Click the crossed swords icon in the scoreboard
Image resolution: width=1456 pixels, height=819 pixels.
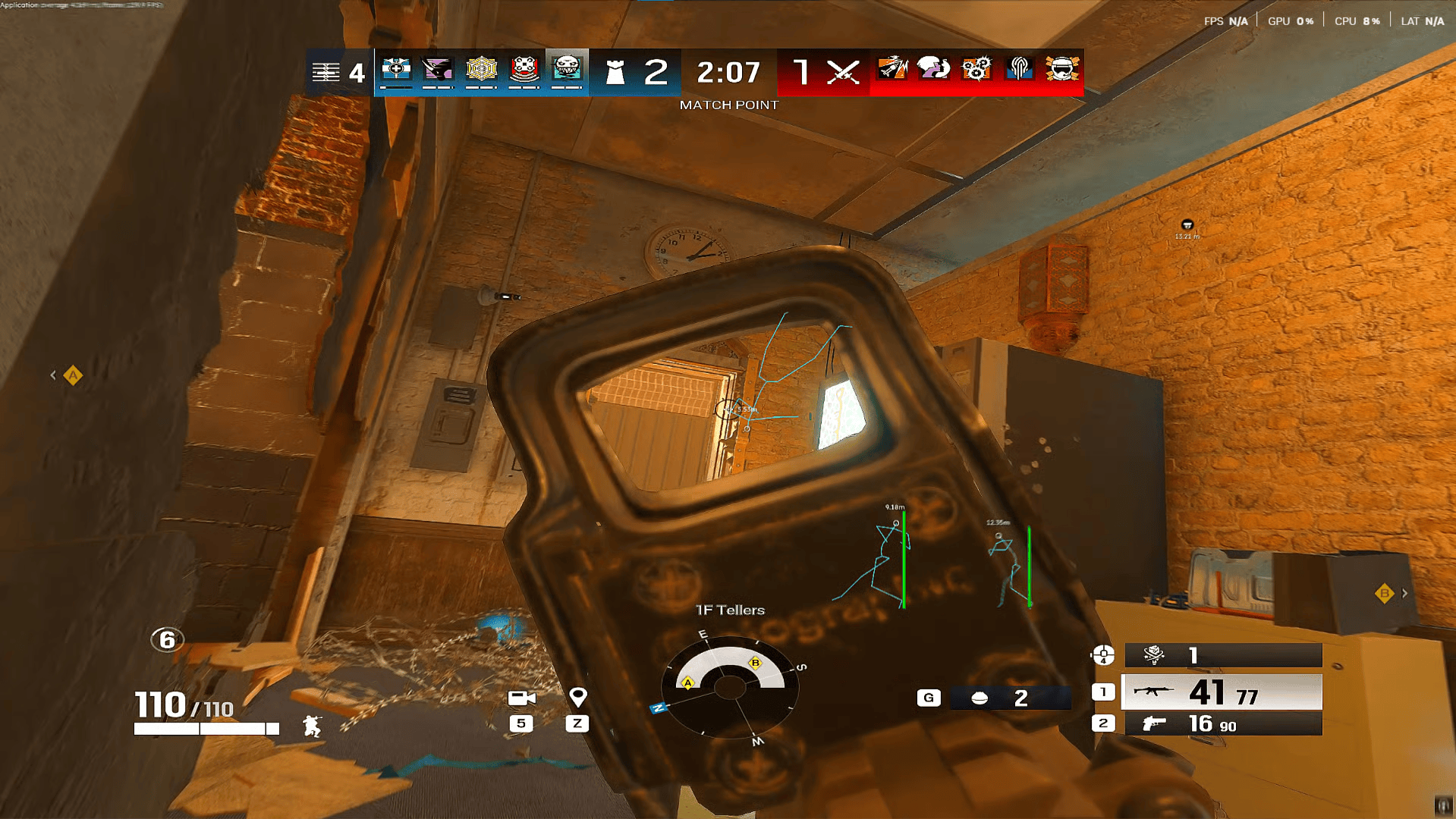[x=844, y=72]
